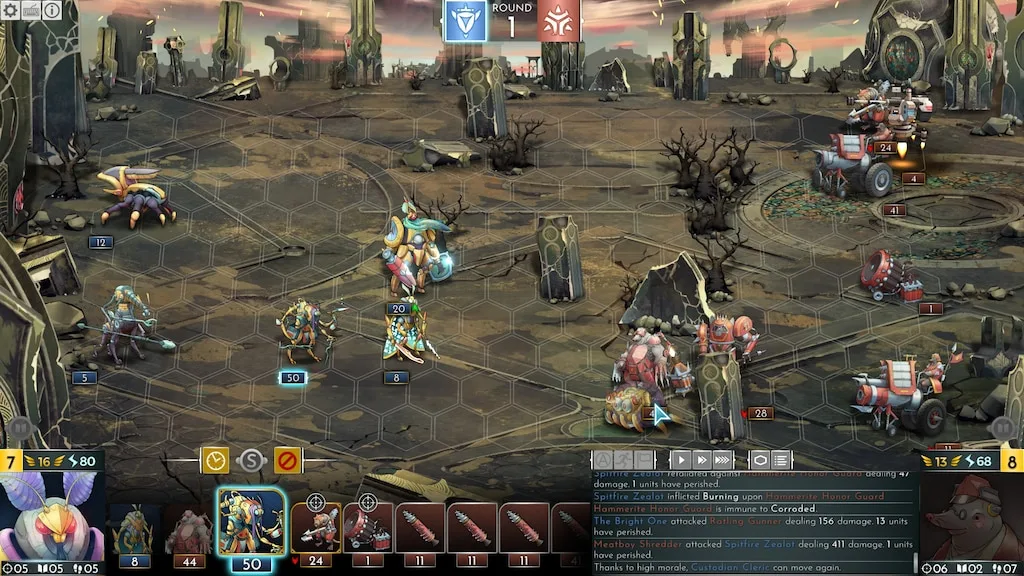This screenshot has height=576, width=1024.
Task: Click the red prohibition defend button
Action: [288, 460]
